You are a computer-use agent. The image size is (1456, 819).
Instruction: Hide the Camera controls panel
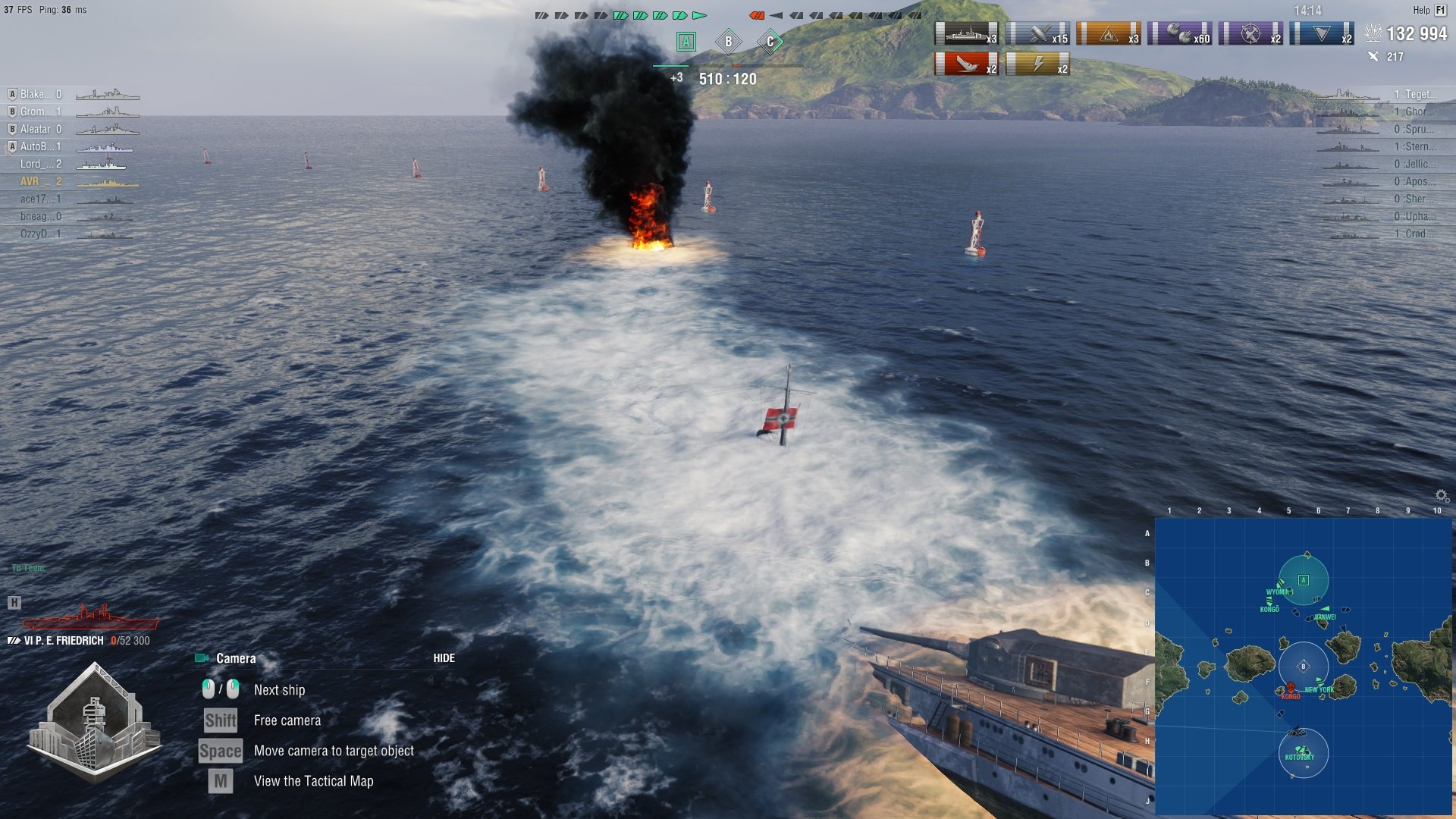pos(444,658)
